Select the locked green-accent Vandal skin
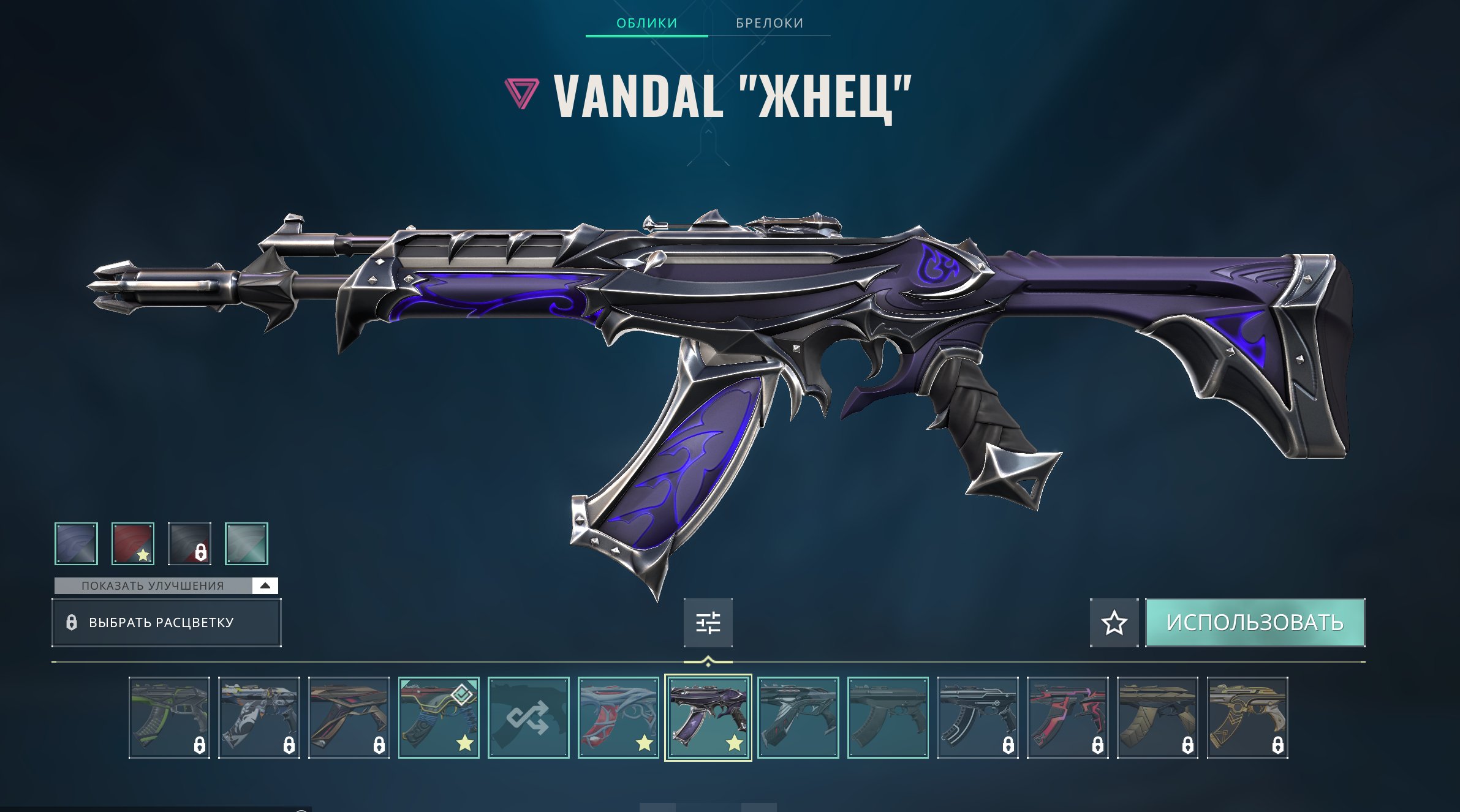The height and width of the screenshot is (812, 1460). 169,718
